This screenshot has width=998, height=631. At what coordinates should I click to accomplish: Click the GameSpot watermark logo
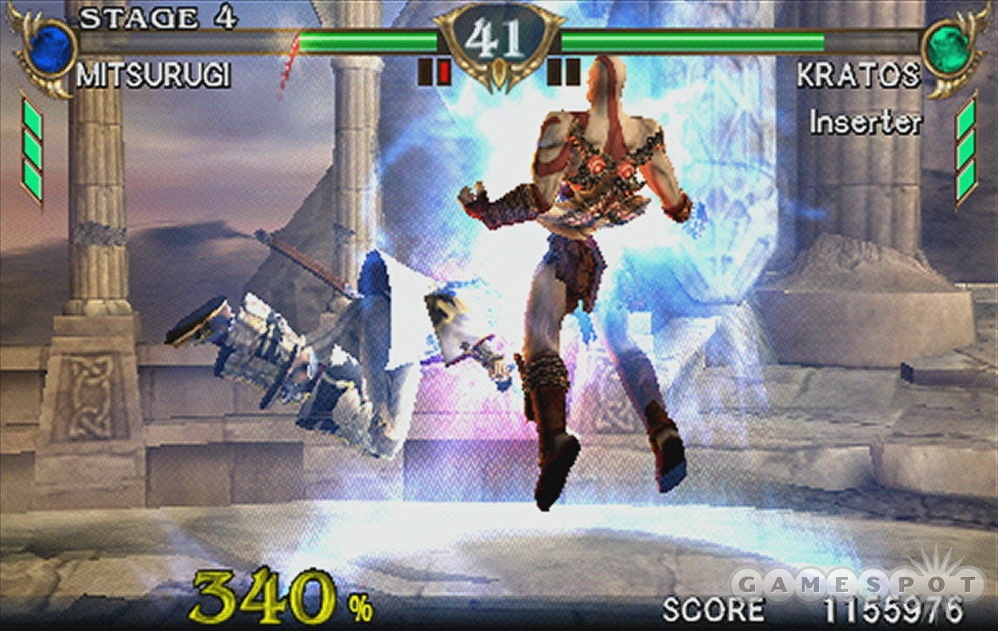point(858,582)
